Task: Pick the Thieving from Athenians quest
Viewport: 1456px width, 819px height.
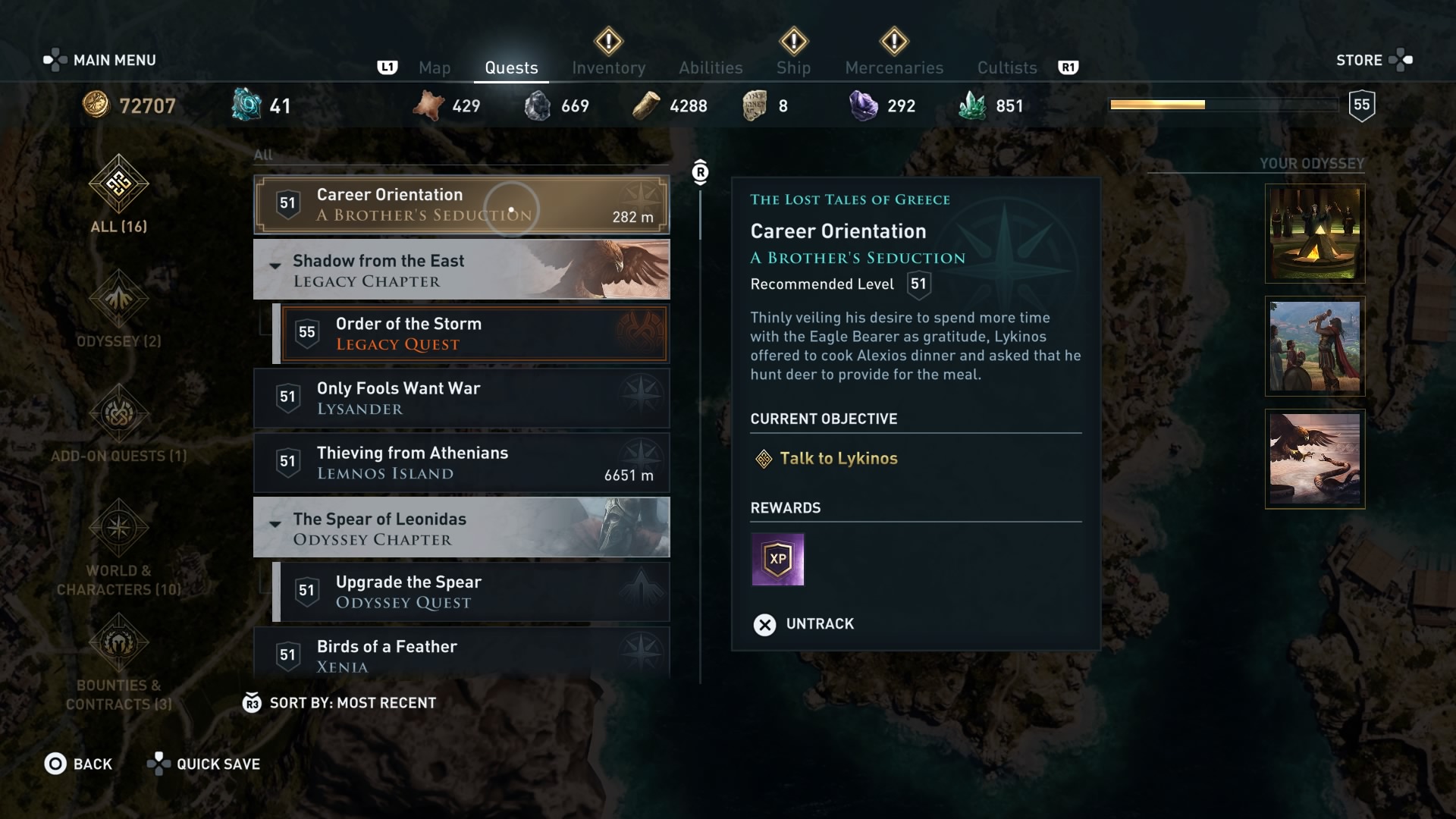Action: click(x=461, y=463)
